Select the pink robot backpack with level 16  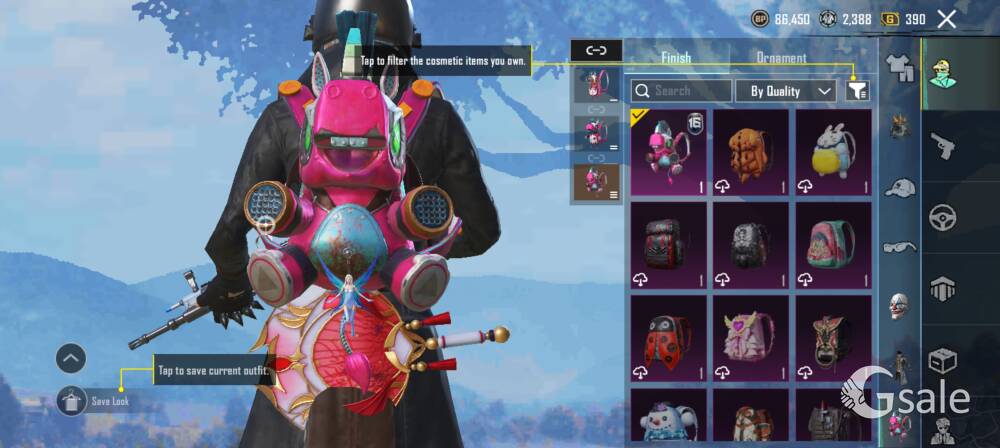pyautogui.click(x=668, y=151)
